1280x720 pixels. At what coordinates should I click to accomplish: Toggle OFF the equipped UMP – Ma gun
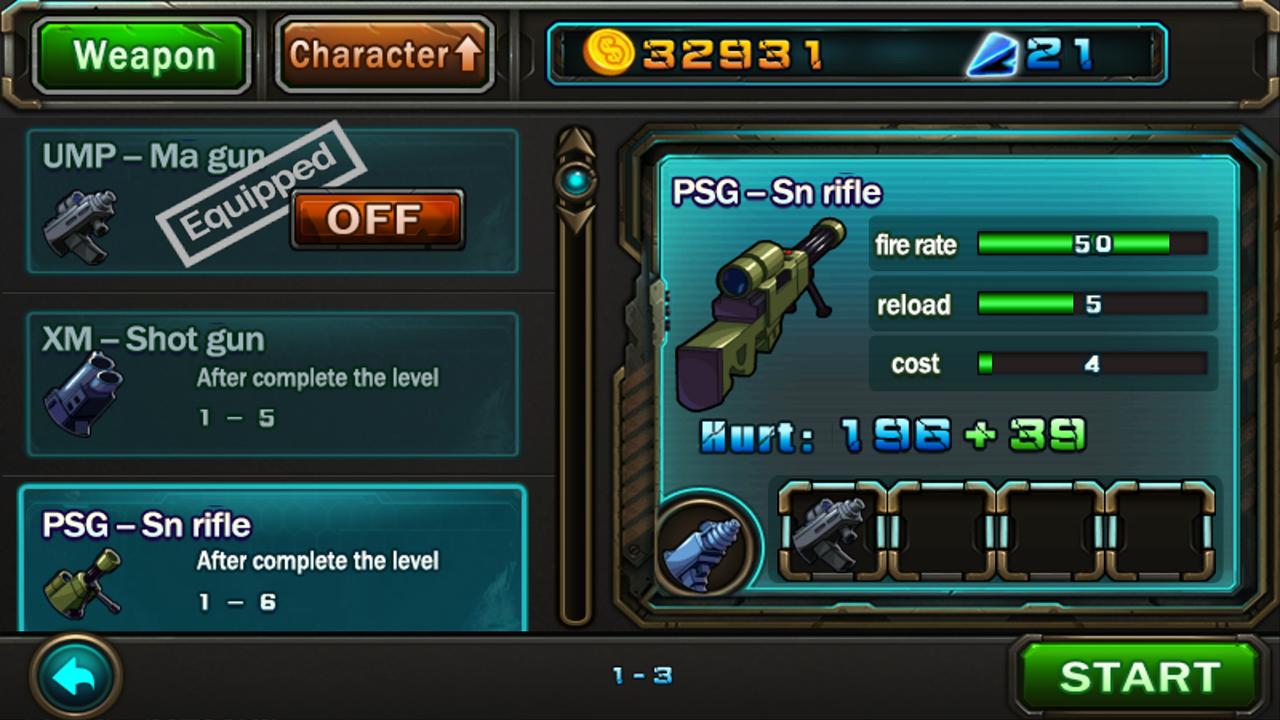pos(377,218)
